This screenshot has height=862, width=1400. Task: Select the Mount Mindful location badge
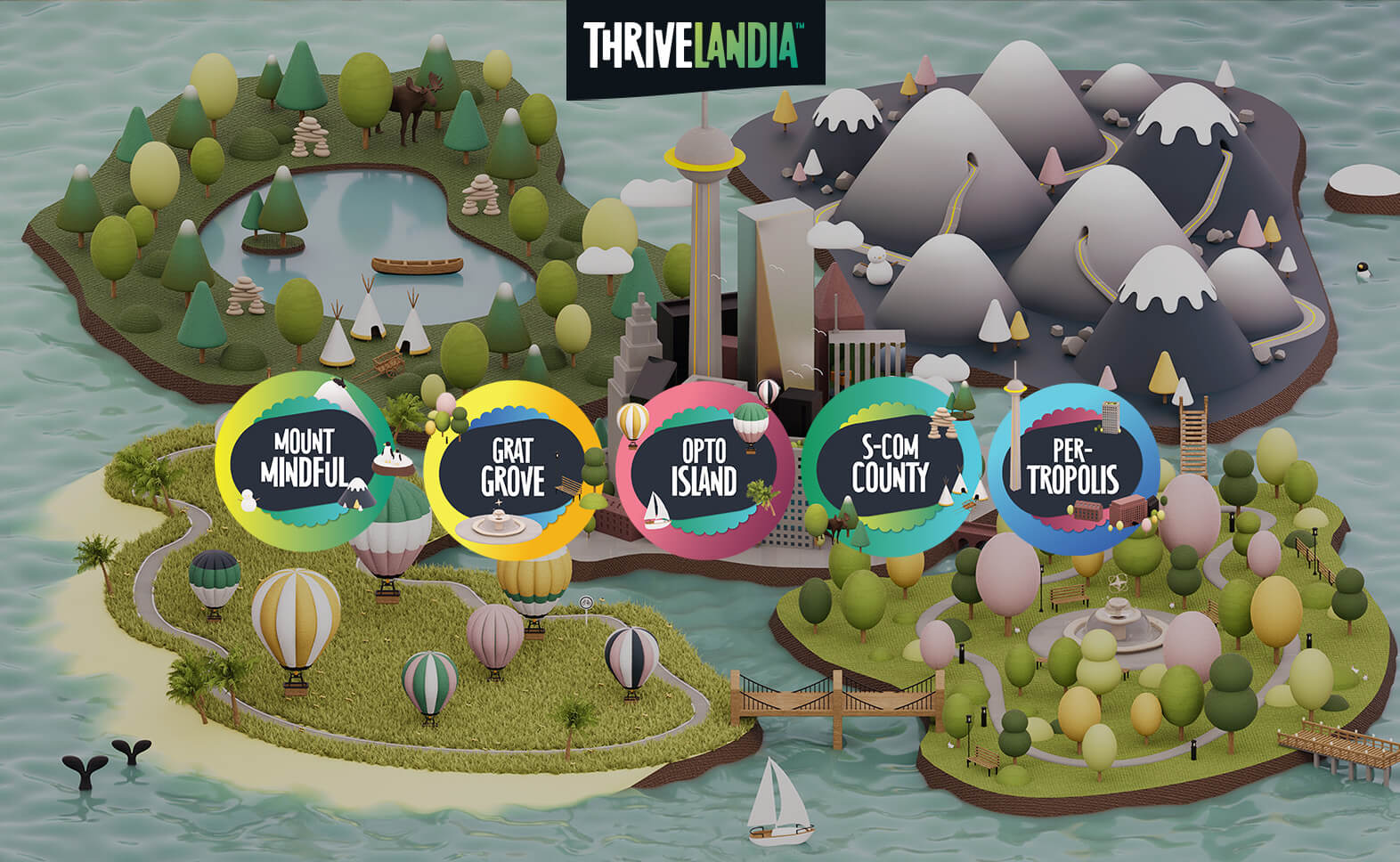coord(304,460)
